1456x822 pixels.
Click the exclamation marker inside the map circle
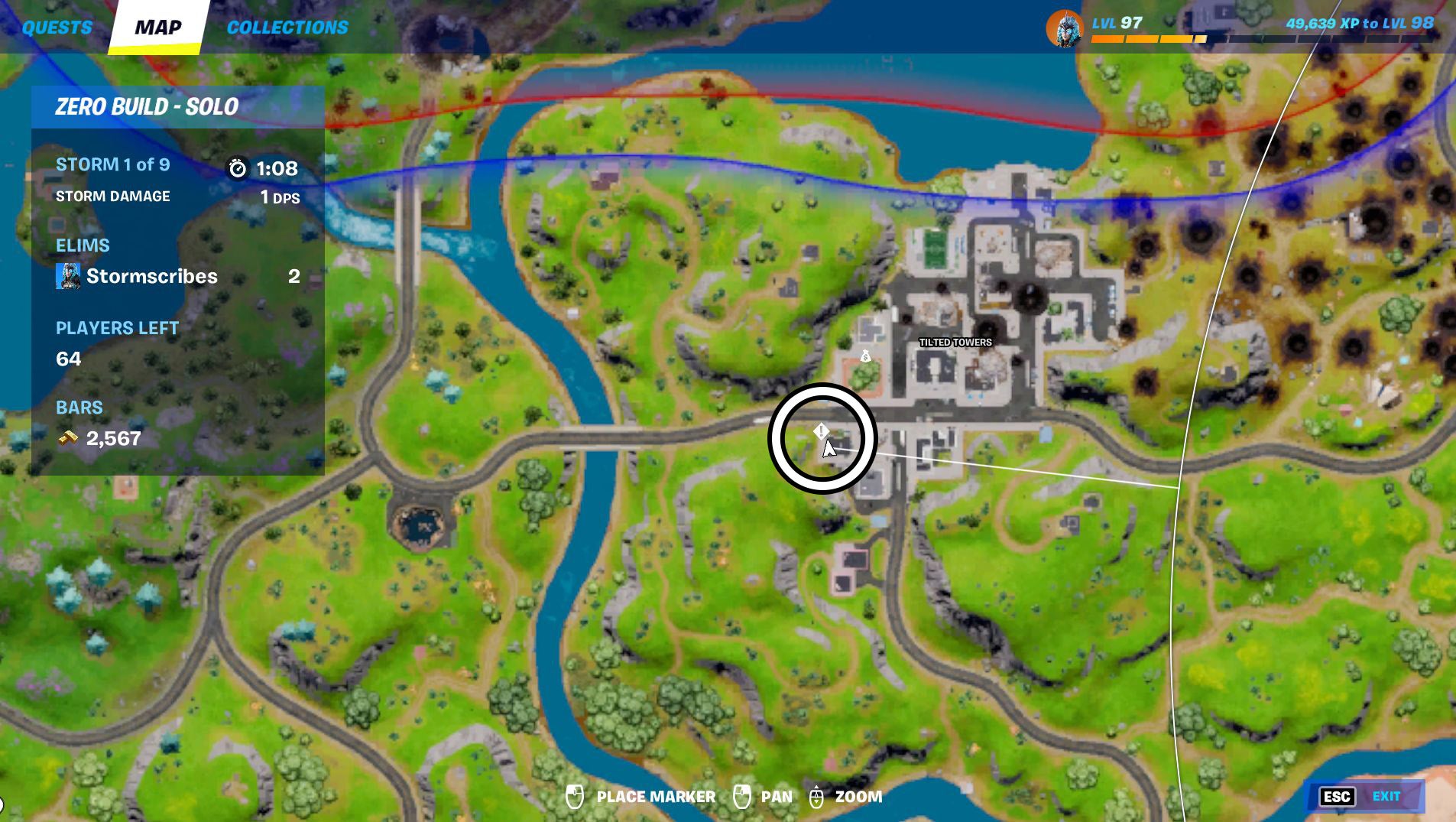[x=821, y=431]
